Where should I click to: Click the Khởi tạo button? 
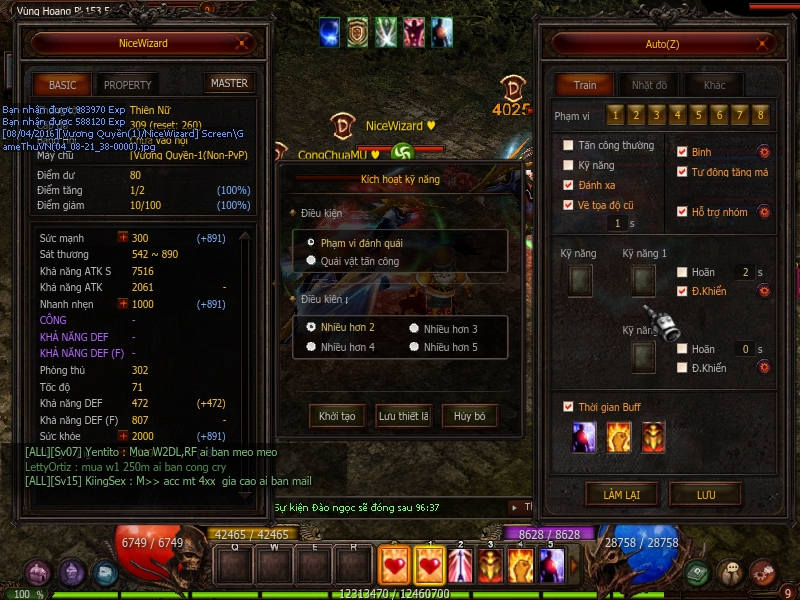[337, 416]
